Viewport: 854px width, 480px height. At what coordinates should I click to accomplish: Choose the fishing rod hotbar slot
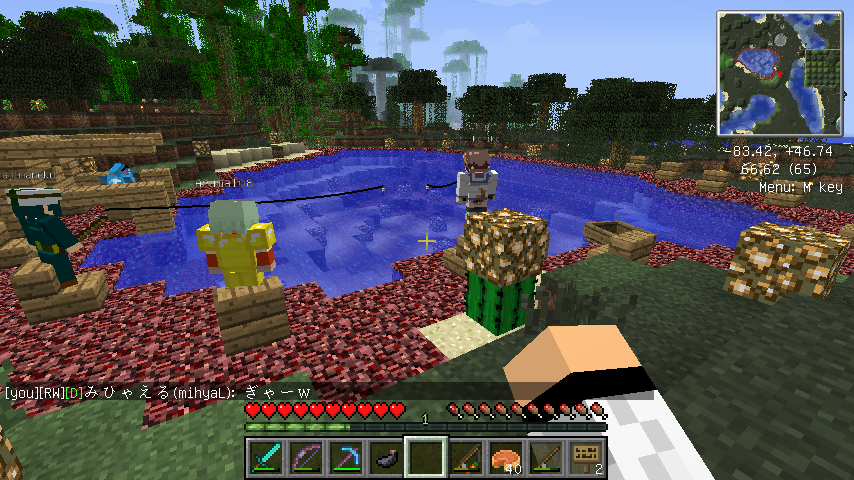coord(545,457)
